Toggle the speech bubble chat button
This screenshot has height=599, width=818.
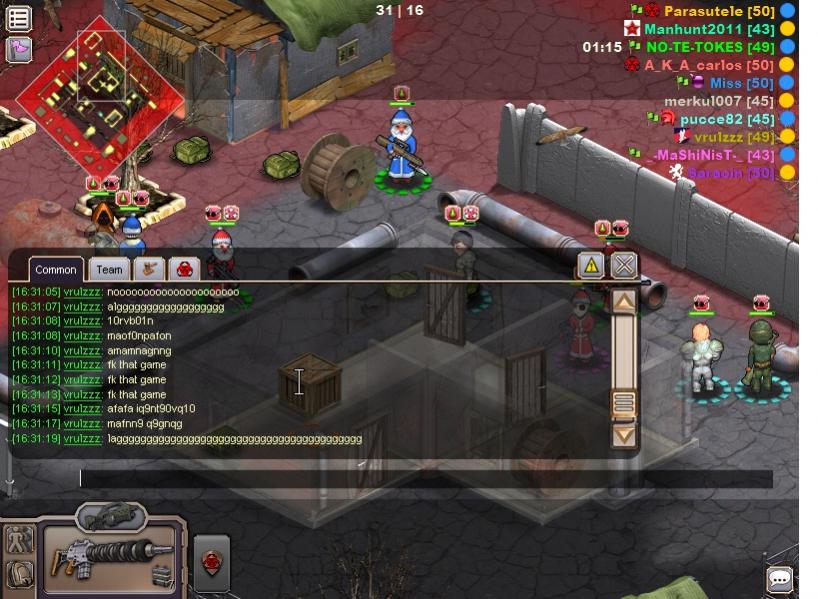pos(780,579)
